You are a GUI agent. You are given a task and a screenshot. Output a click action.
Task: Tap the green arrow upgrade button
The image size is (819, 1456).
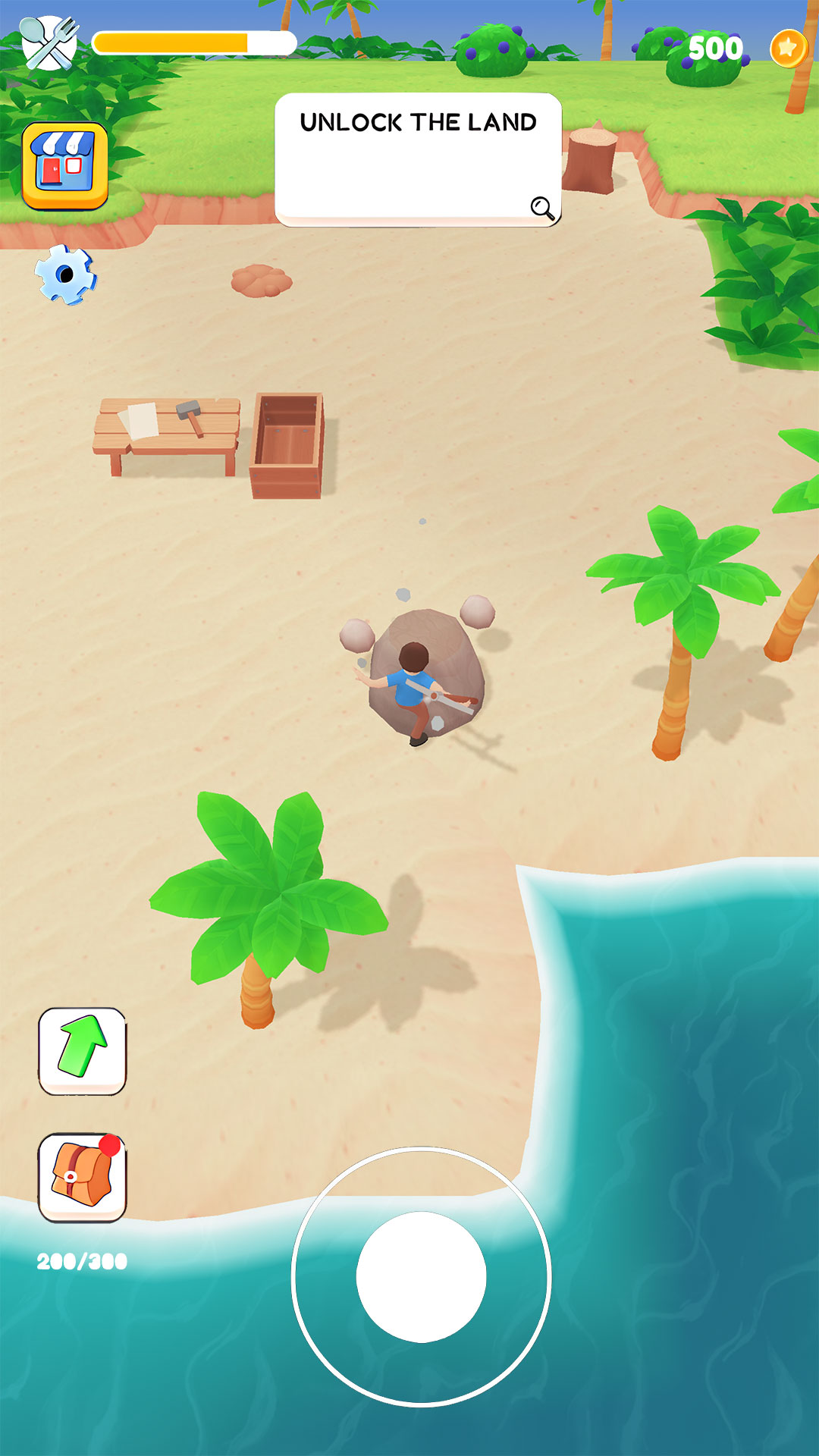click(83, 1051)
